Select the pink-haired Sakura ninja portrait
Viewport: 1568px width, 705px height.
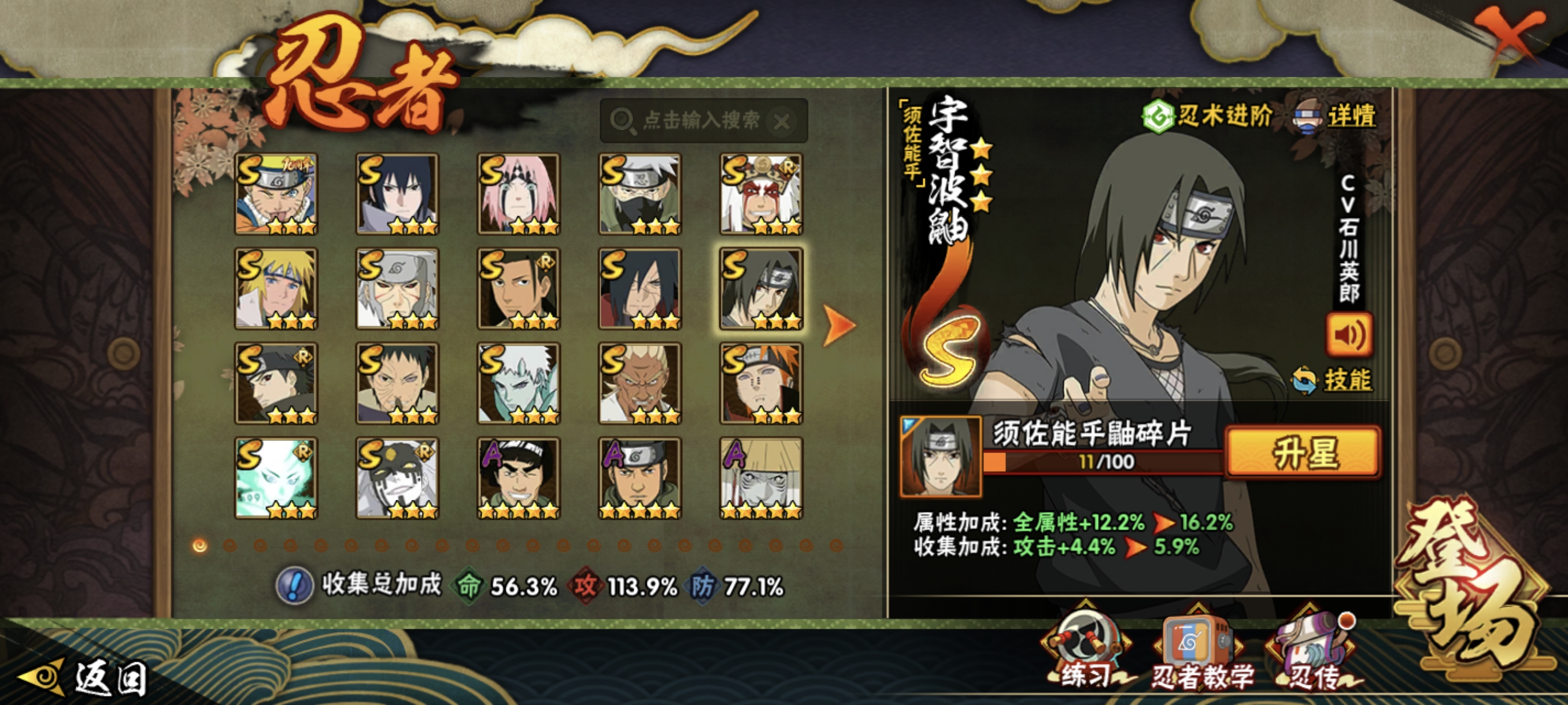tap(518, 194)
